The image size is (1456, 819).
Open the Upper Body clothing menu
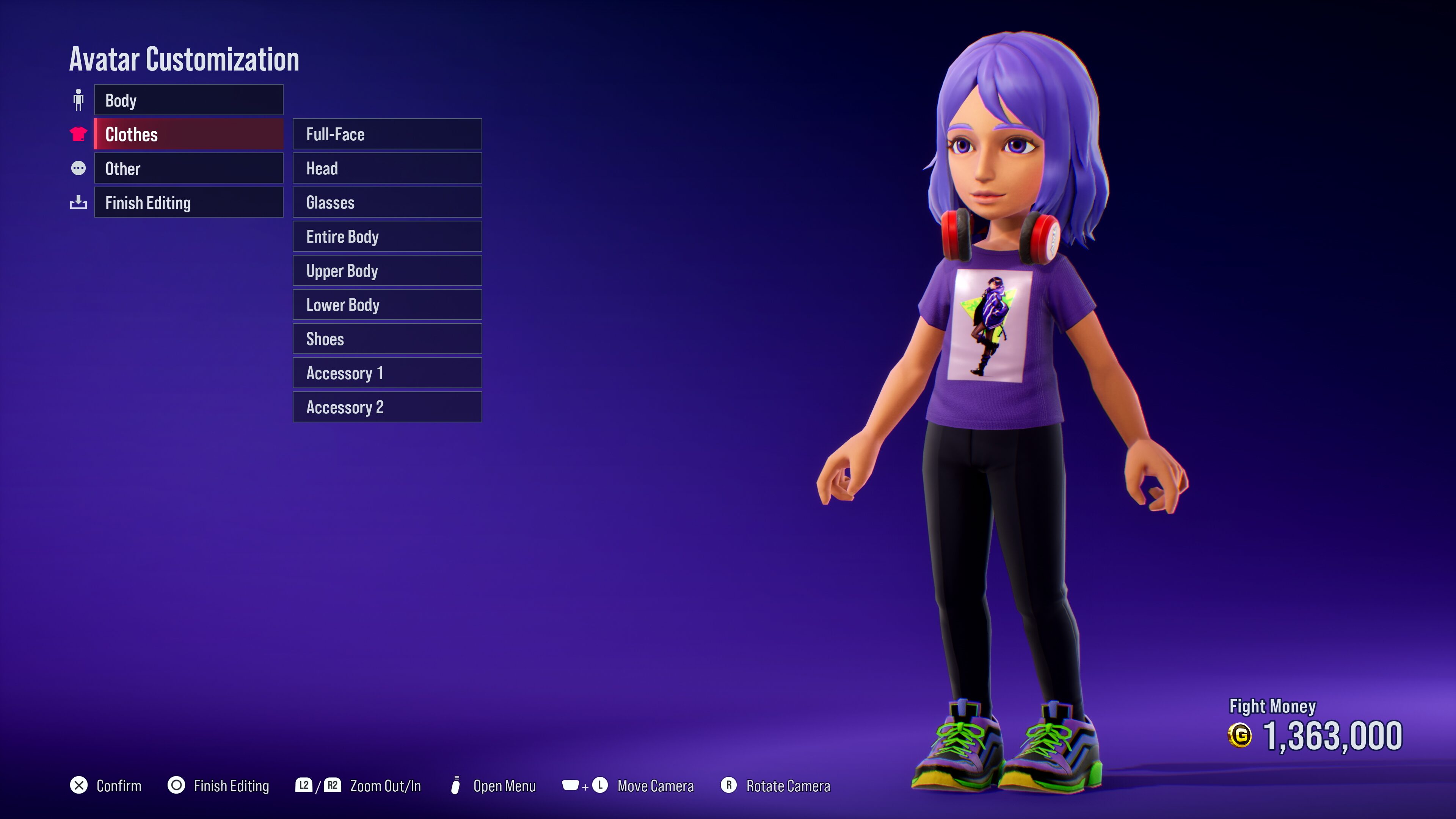click(387, 270)
